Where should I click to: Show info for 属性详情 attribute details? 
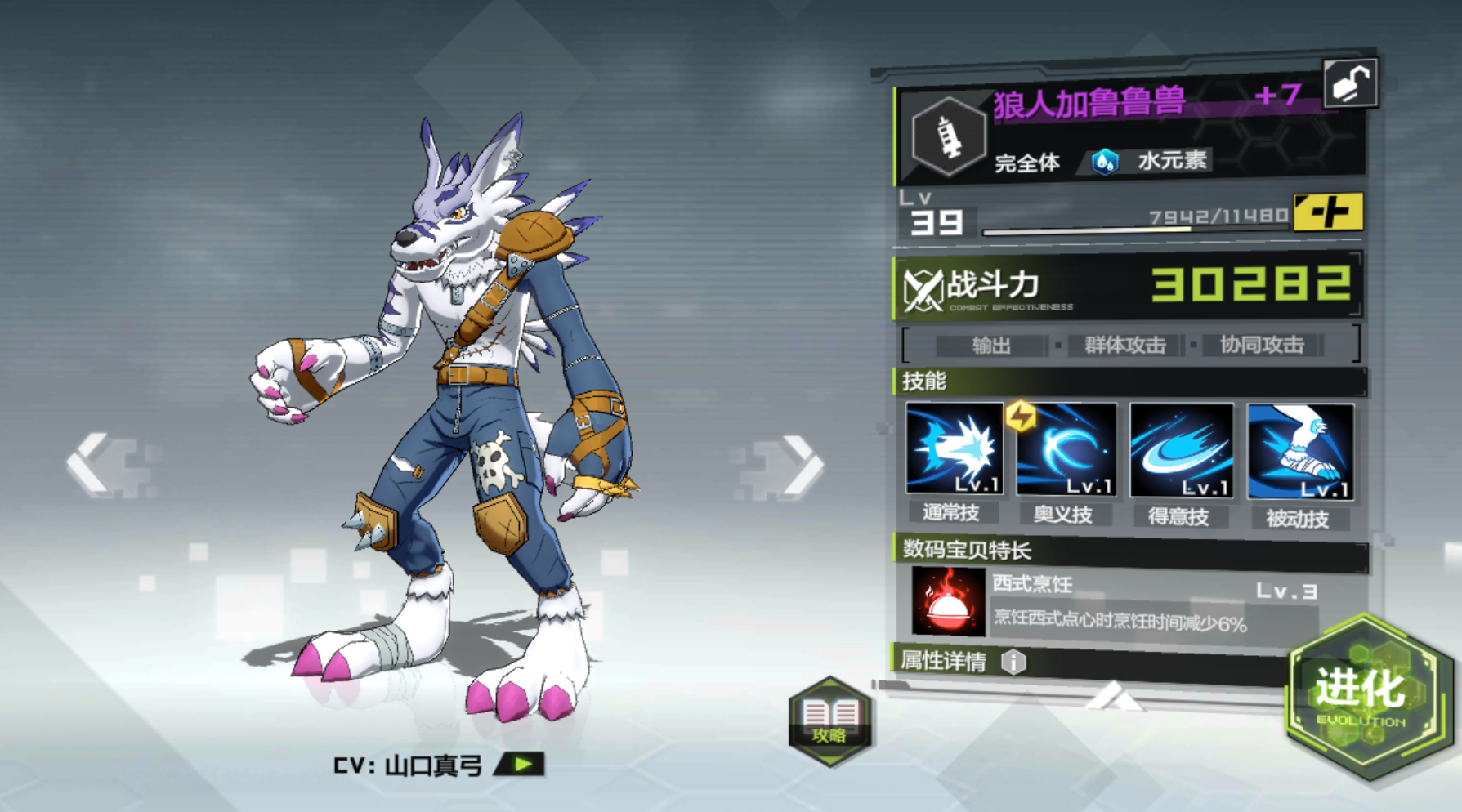pos(1013,662)
